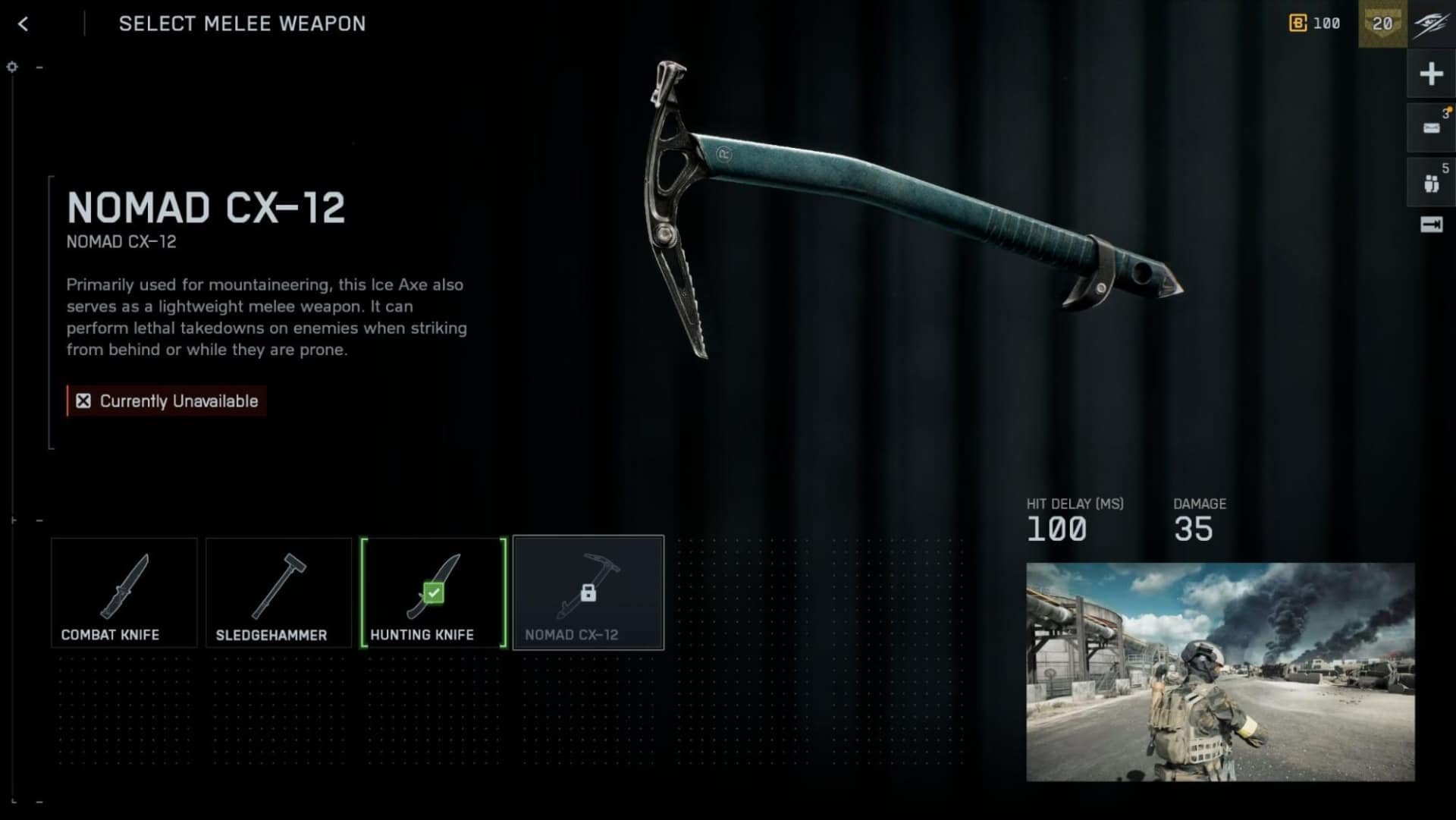Toggle the green equipped checkmark on Hunting Knife
Image resolution: width=1456 pixels, height=820 pixels.
(x=433, y=592)
